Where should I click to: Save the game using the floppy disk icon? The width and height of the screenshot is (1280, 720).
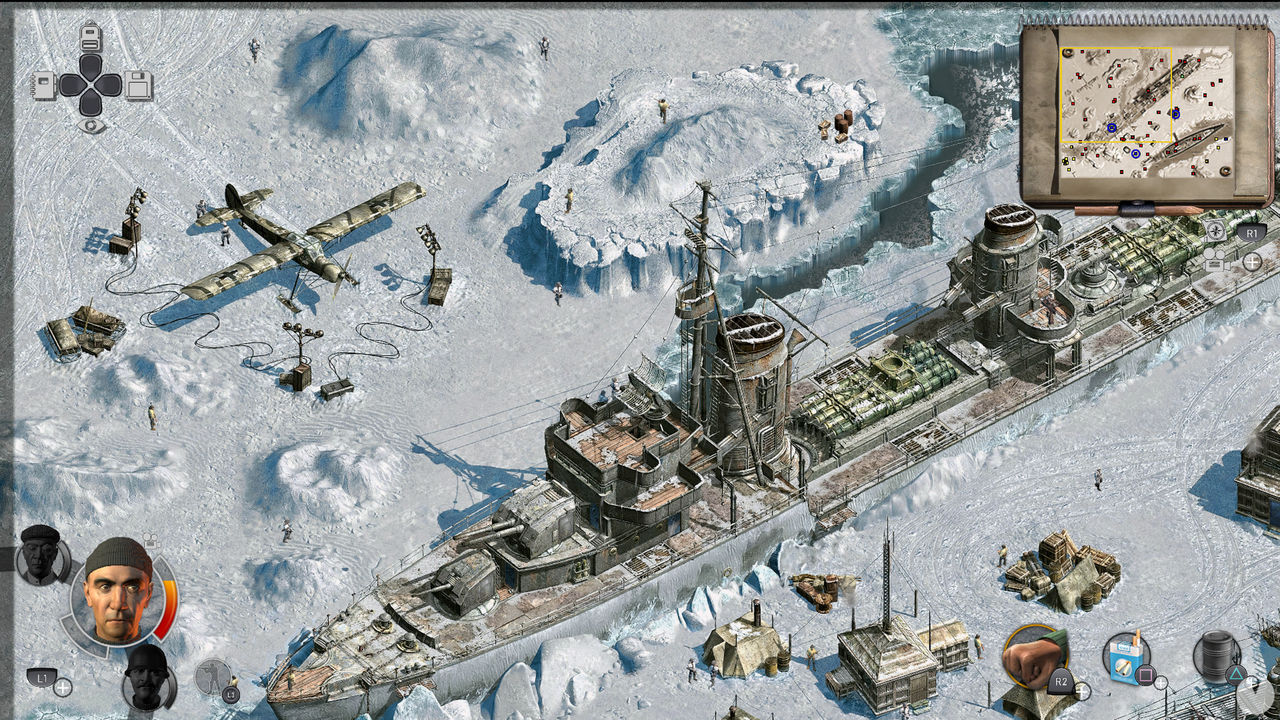137,86
